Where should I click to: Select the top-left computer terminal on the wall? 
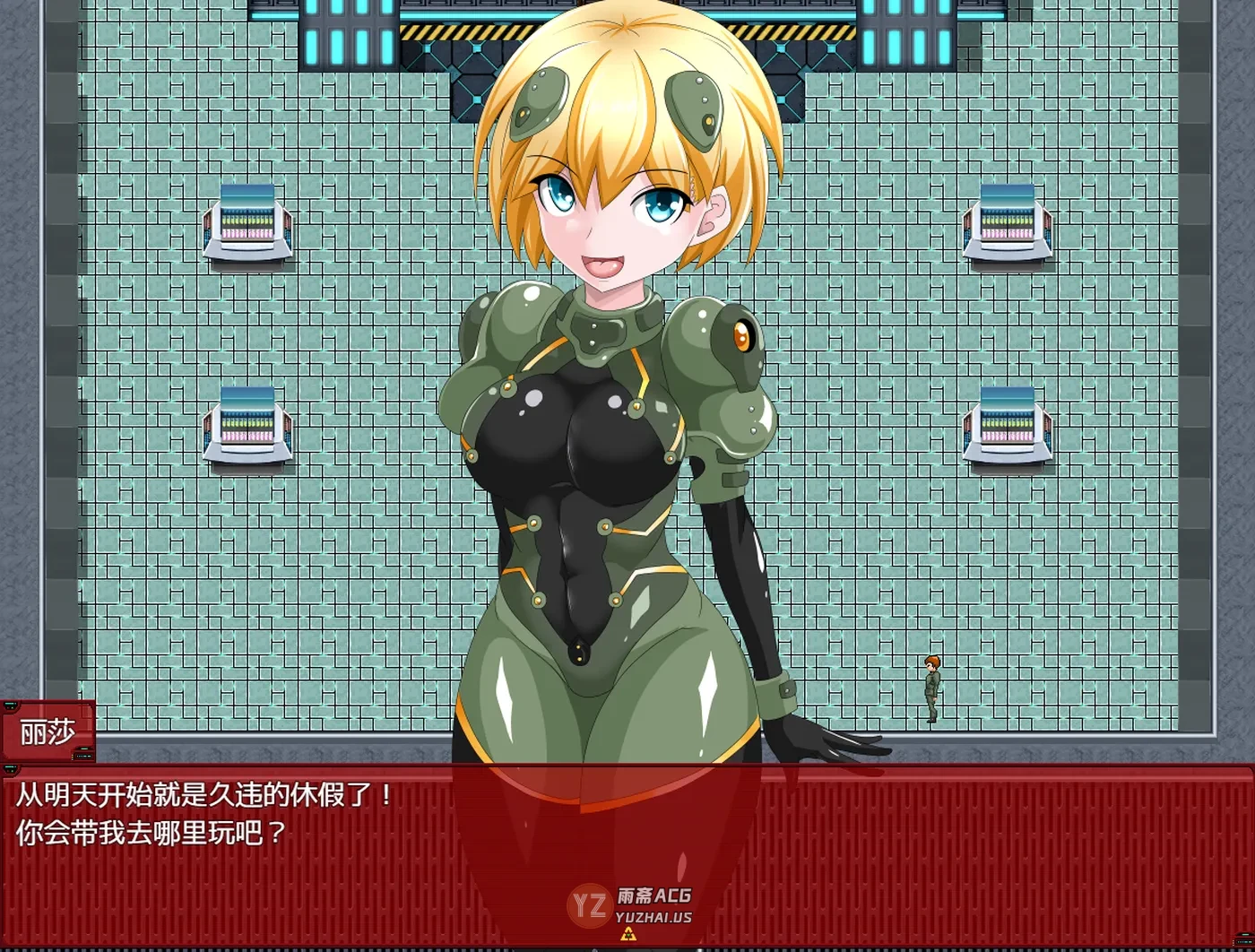coord(248,224)
